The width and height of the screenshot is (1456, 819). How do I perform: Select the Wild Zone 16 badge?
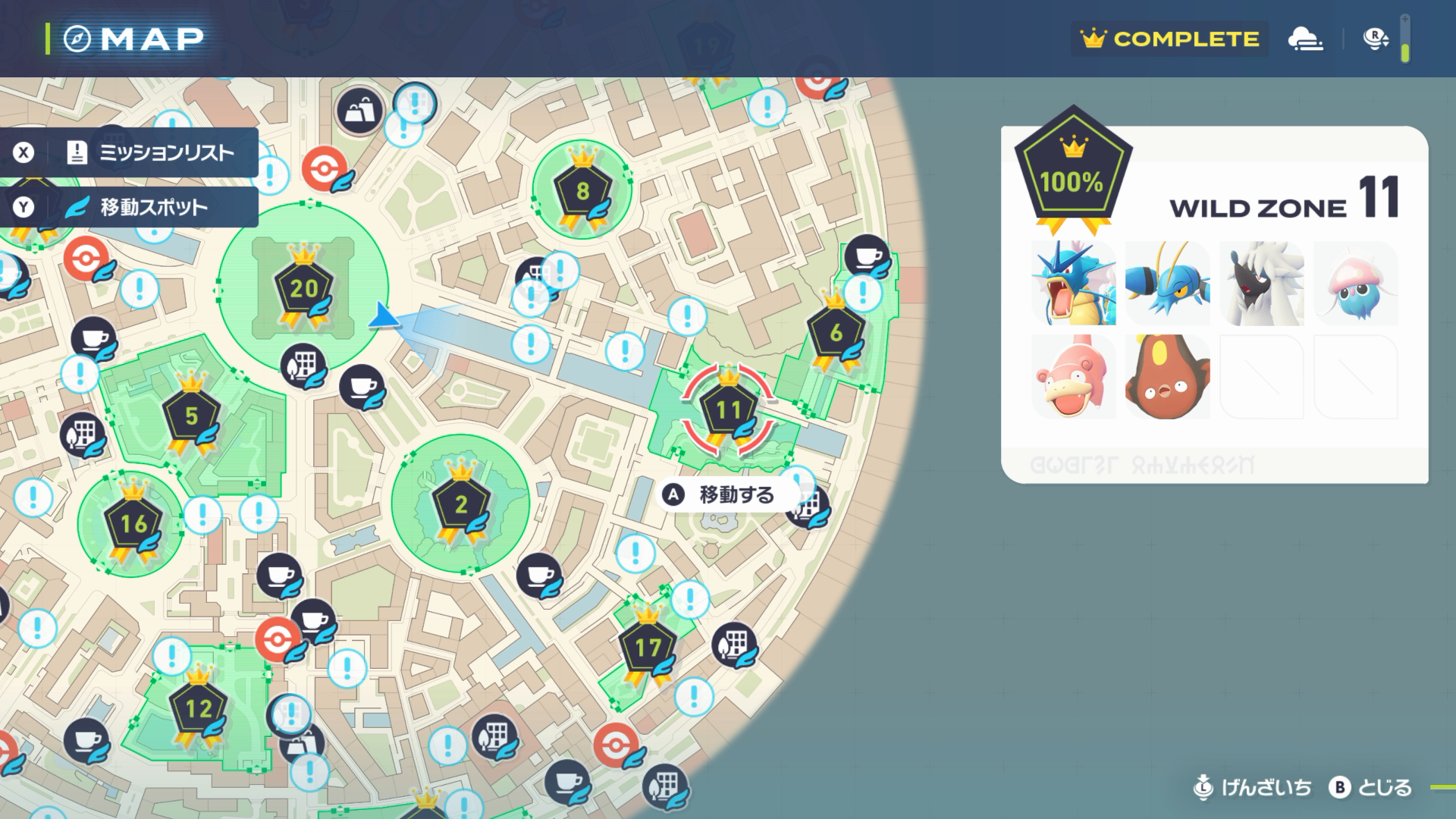tap(133, 523)
